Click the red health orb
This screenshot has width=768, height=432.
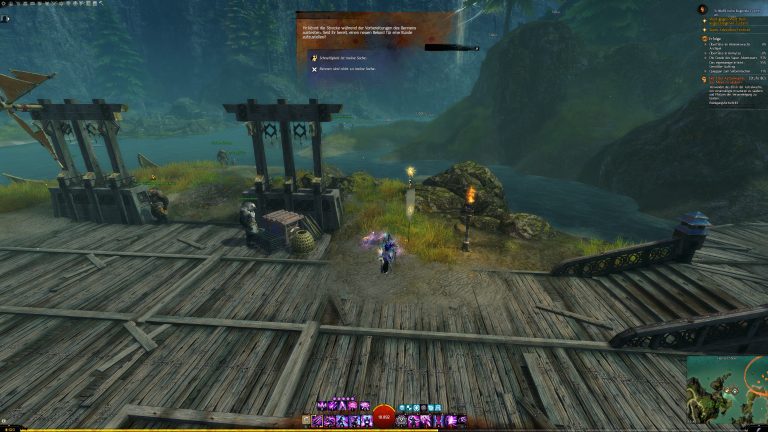pyautogui.click(x=384, y=414)
